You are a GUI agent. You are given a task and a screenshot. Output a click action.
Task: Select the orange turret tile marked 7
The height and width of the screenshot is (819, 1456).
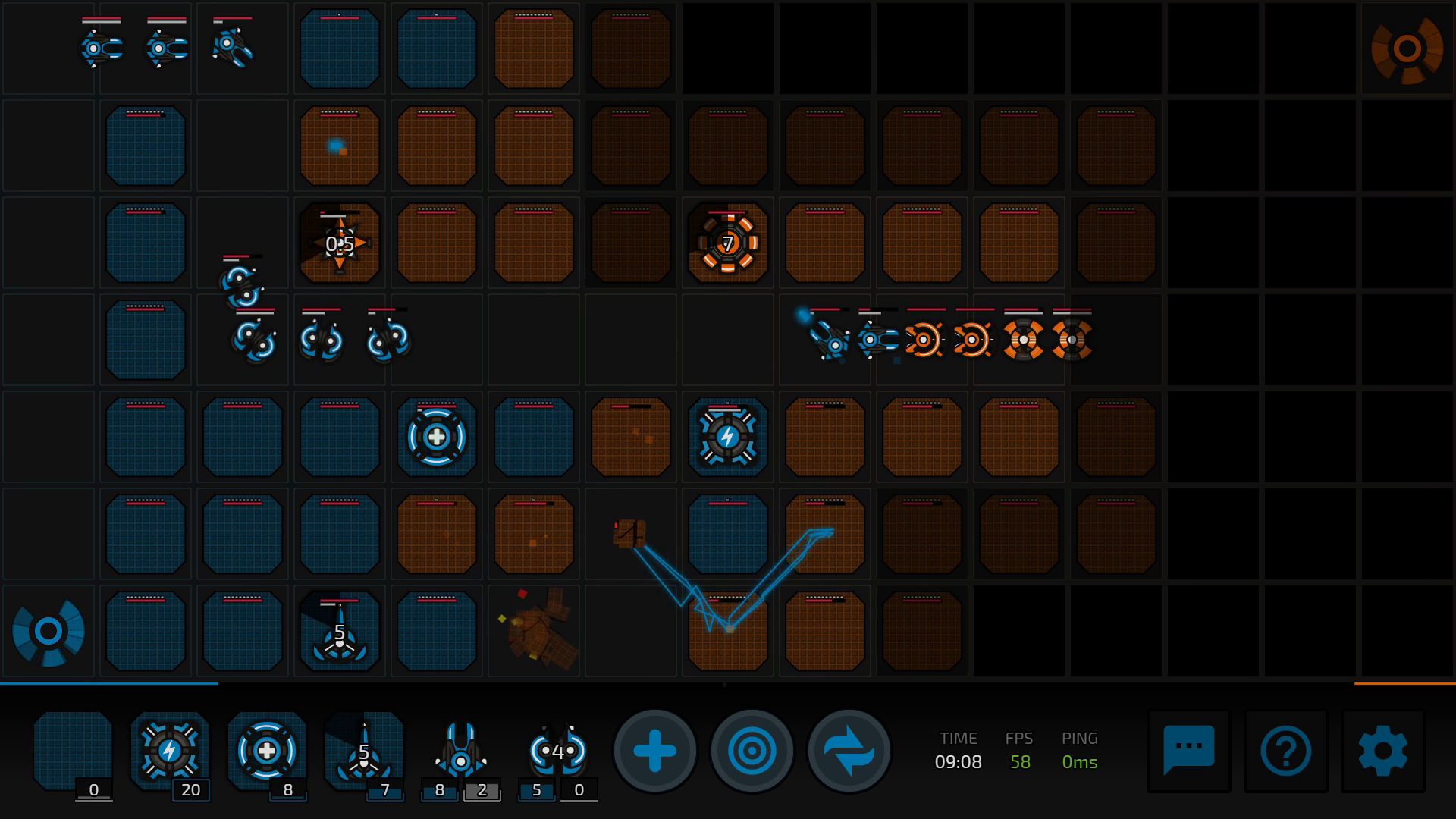coord(728,243)
